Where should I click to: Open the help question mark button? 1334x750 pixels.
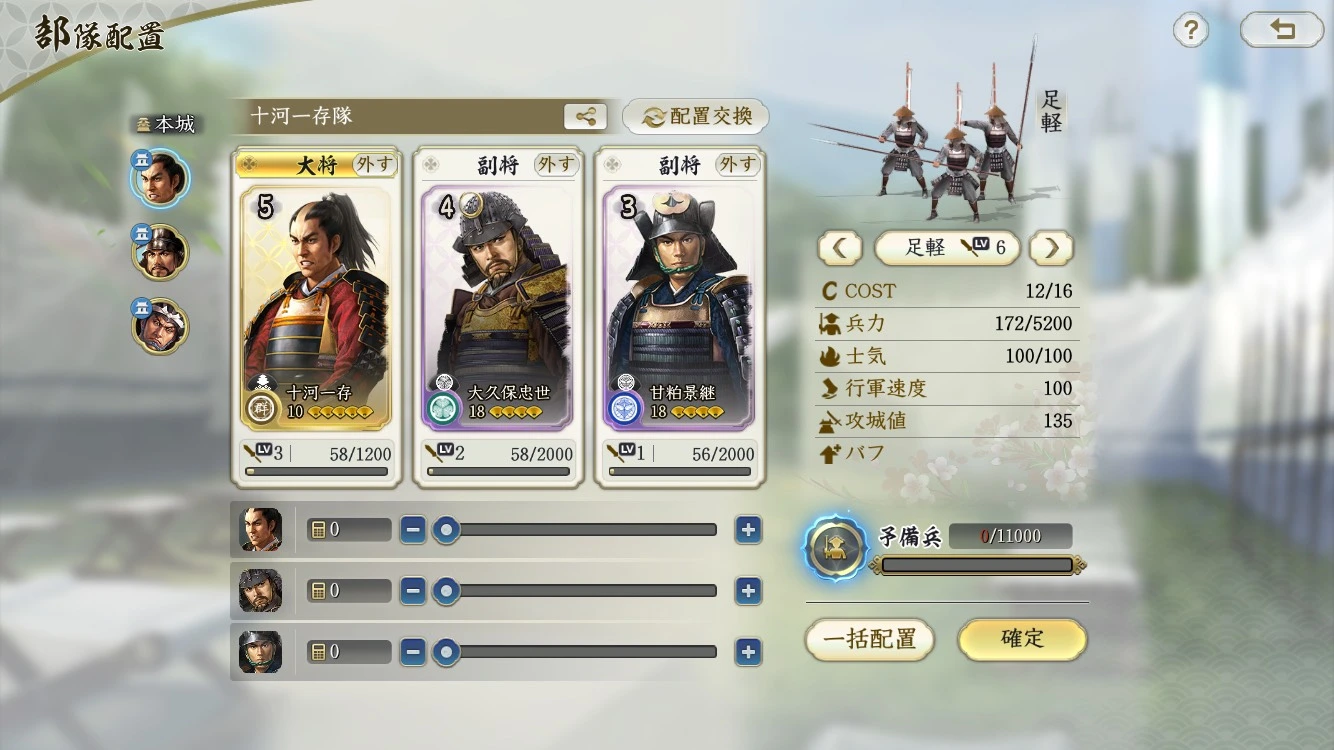point(1190,31)
